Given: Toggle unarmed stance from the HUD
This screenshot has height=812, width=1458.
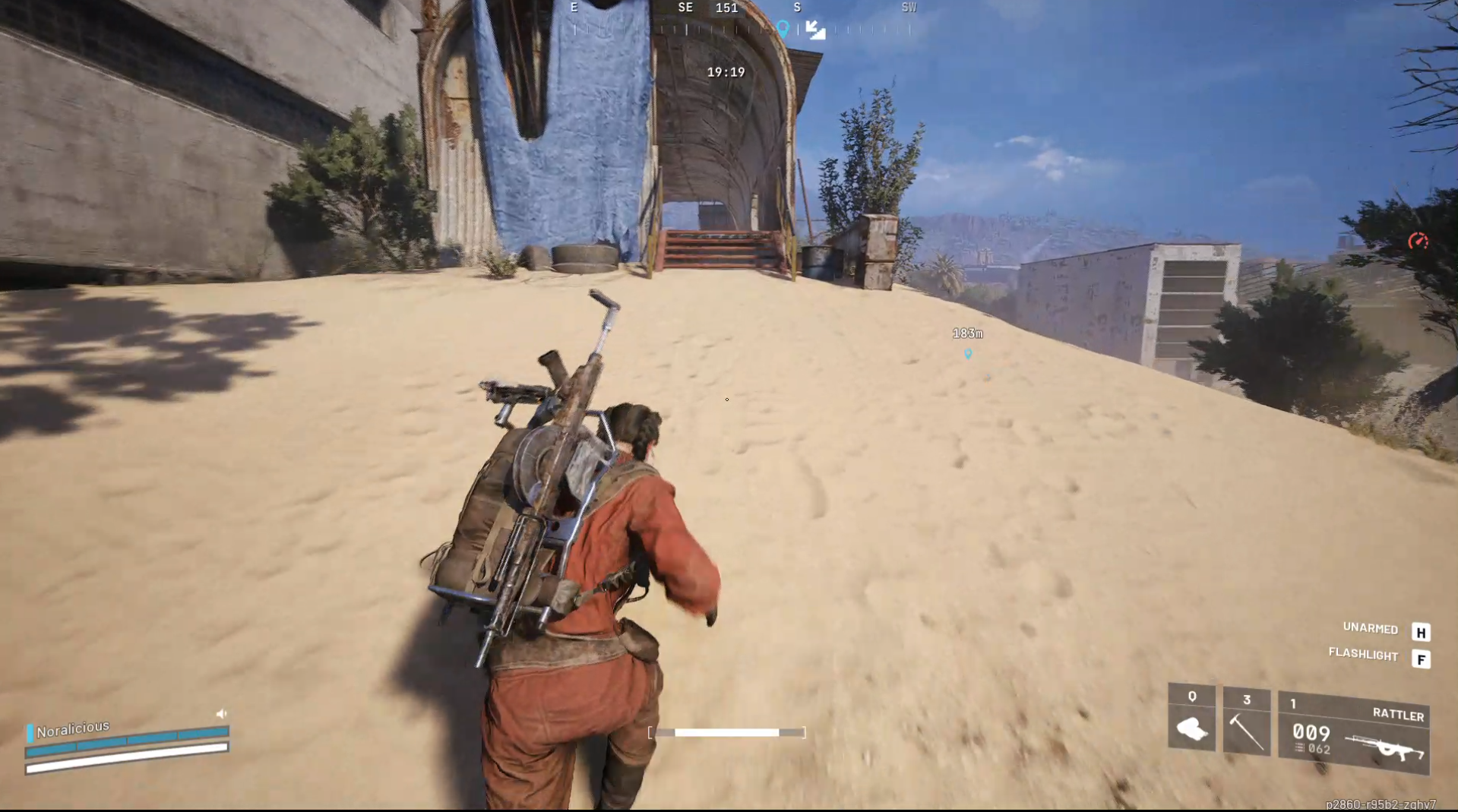Looking at the screenshot, I should point(1369,629).
